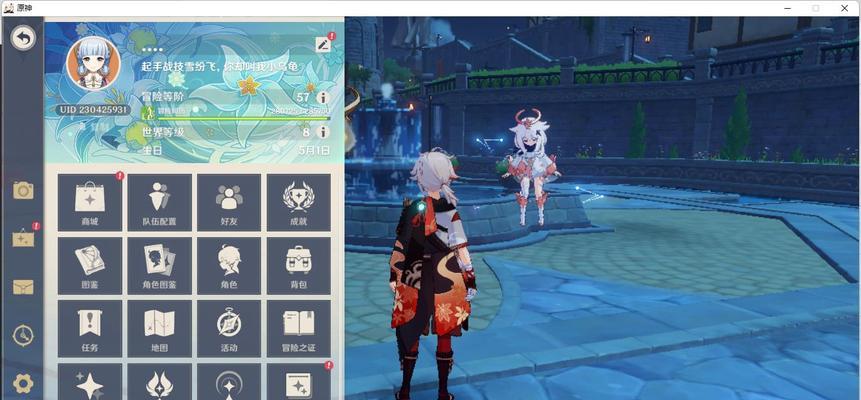Open 冒险之证 adventurer handbook

pos(298,329)
